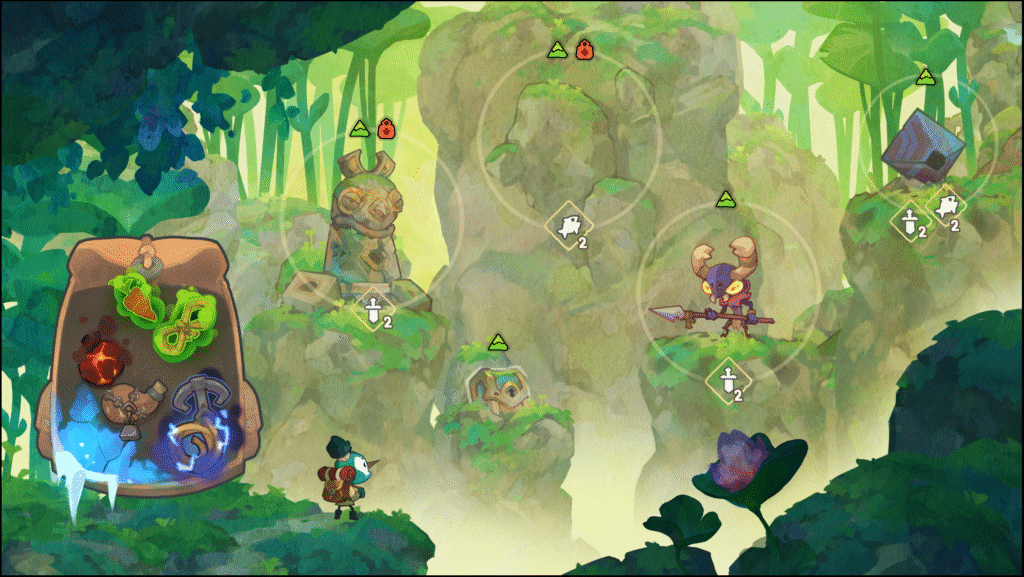
Task: Click the red bag icon above central rock
Action: [x=584, y=48]
